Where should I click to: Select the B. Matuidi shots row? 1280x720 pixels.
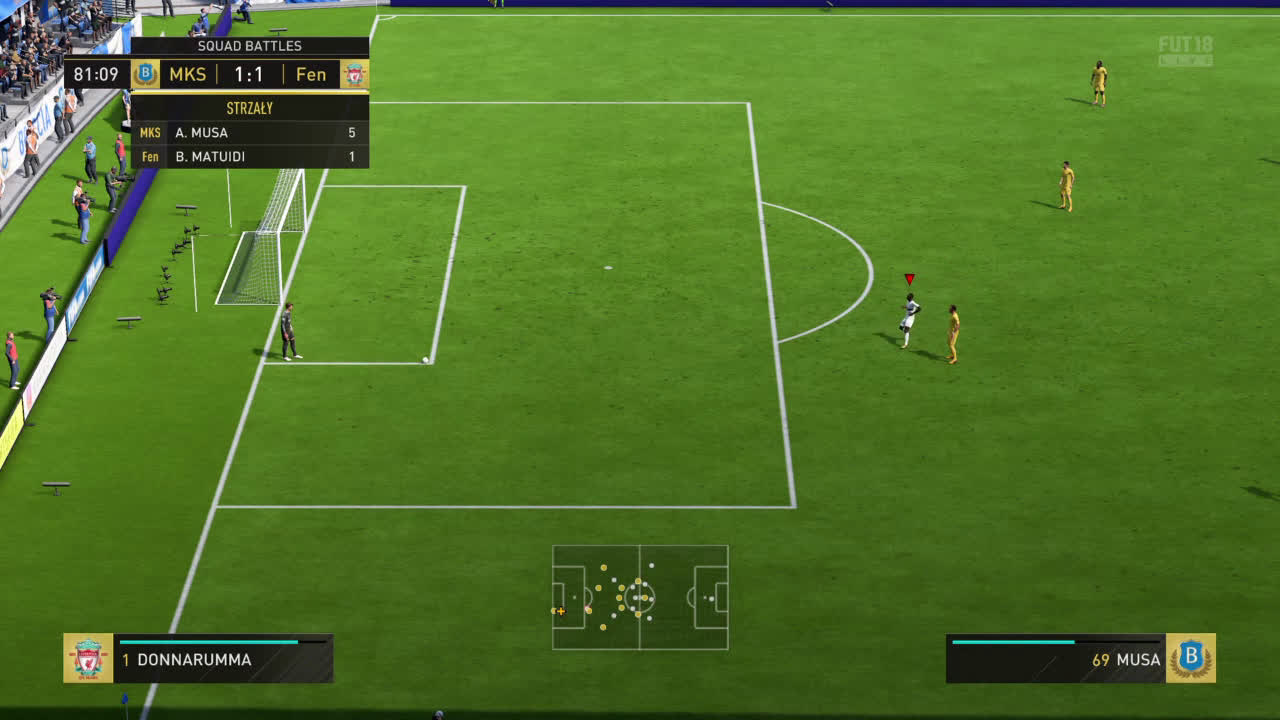[x=250, y=156]
